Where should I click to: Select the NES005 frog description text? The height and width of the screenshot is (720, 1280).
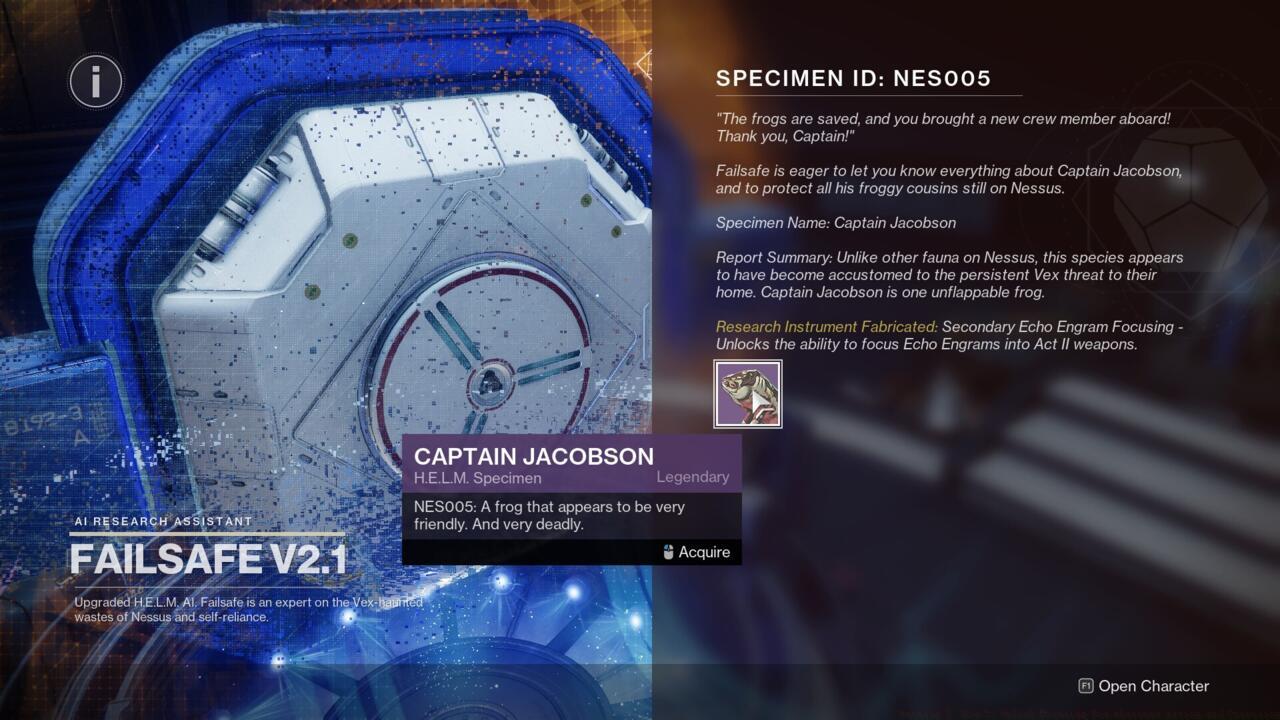549,516
